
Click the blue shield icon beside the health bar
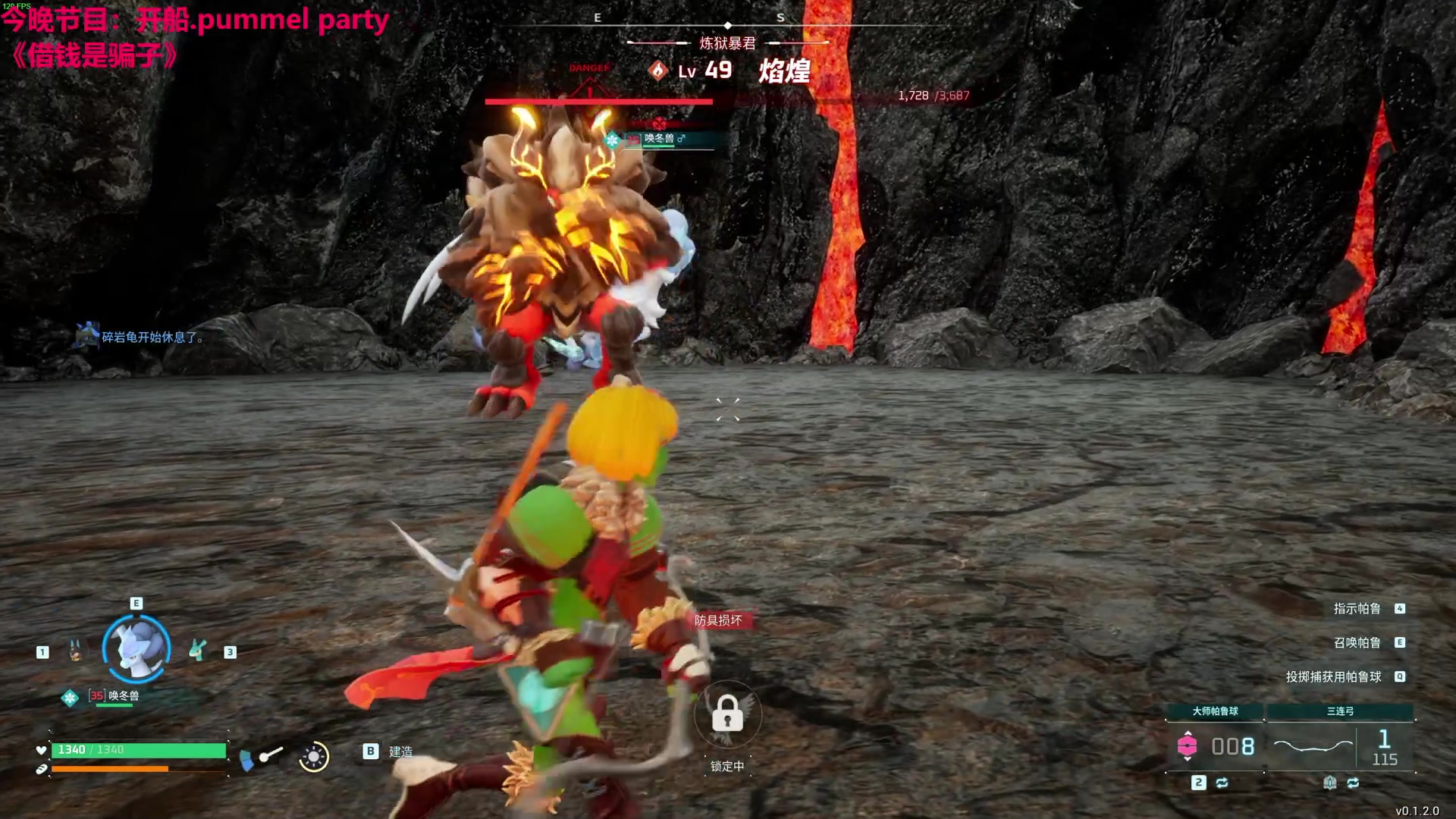tap(246, 759)
